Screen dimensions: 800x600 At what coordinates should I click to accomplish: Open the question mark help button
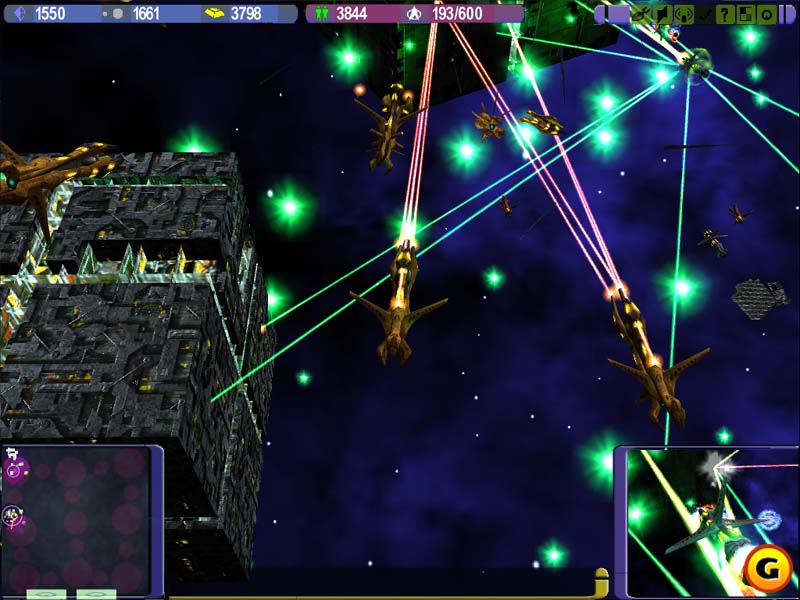point(725,14)
